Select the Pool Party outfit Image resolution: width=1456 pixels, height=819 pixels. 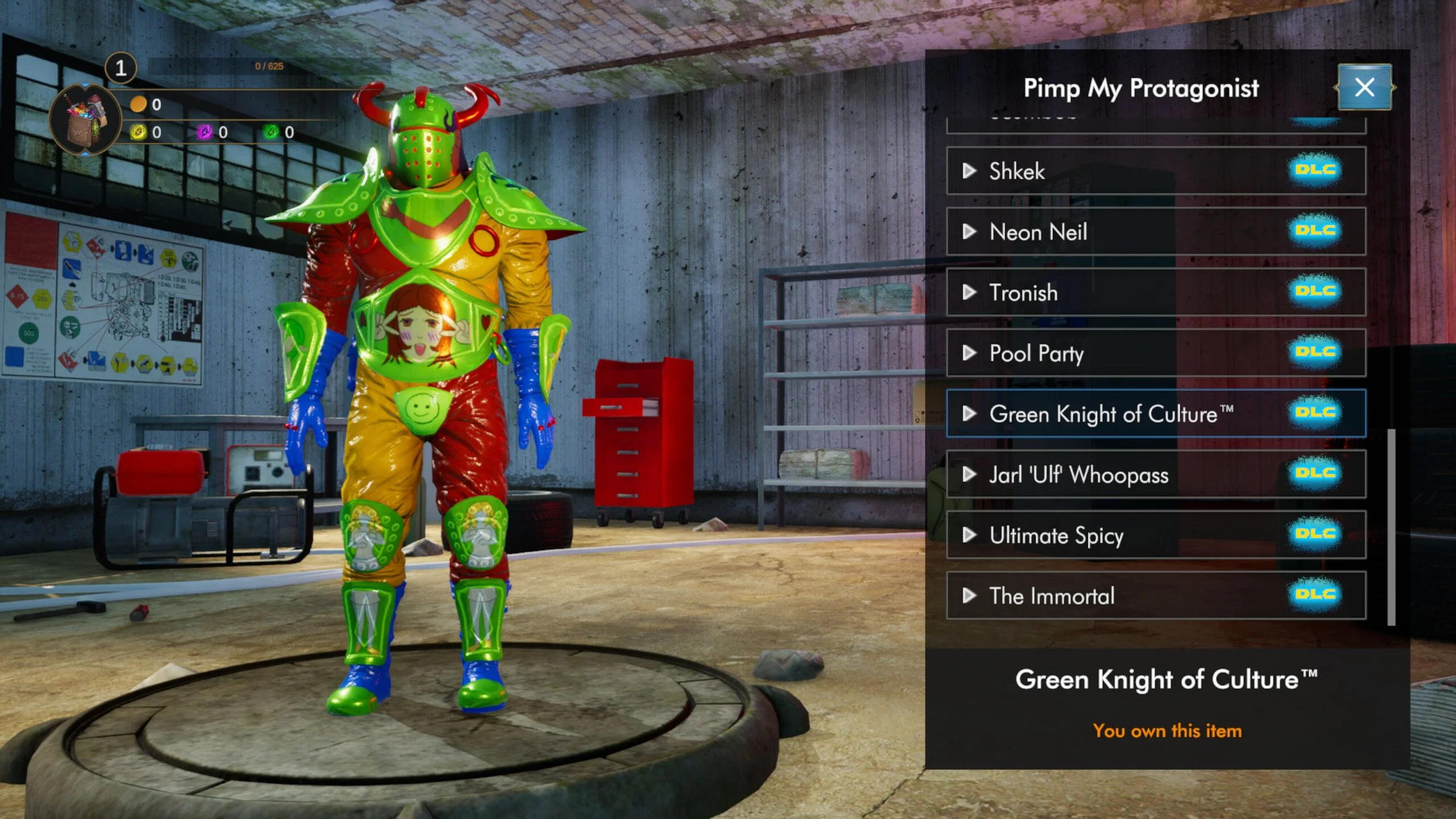tap(1155, 353)
